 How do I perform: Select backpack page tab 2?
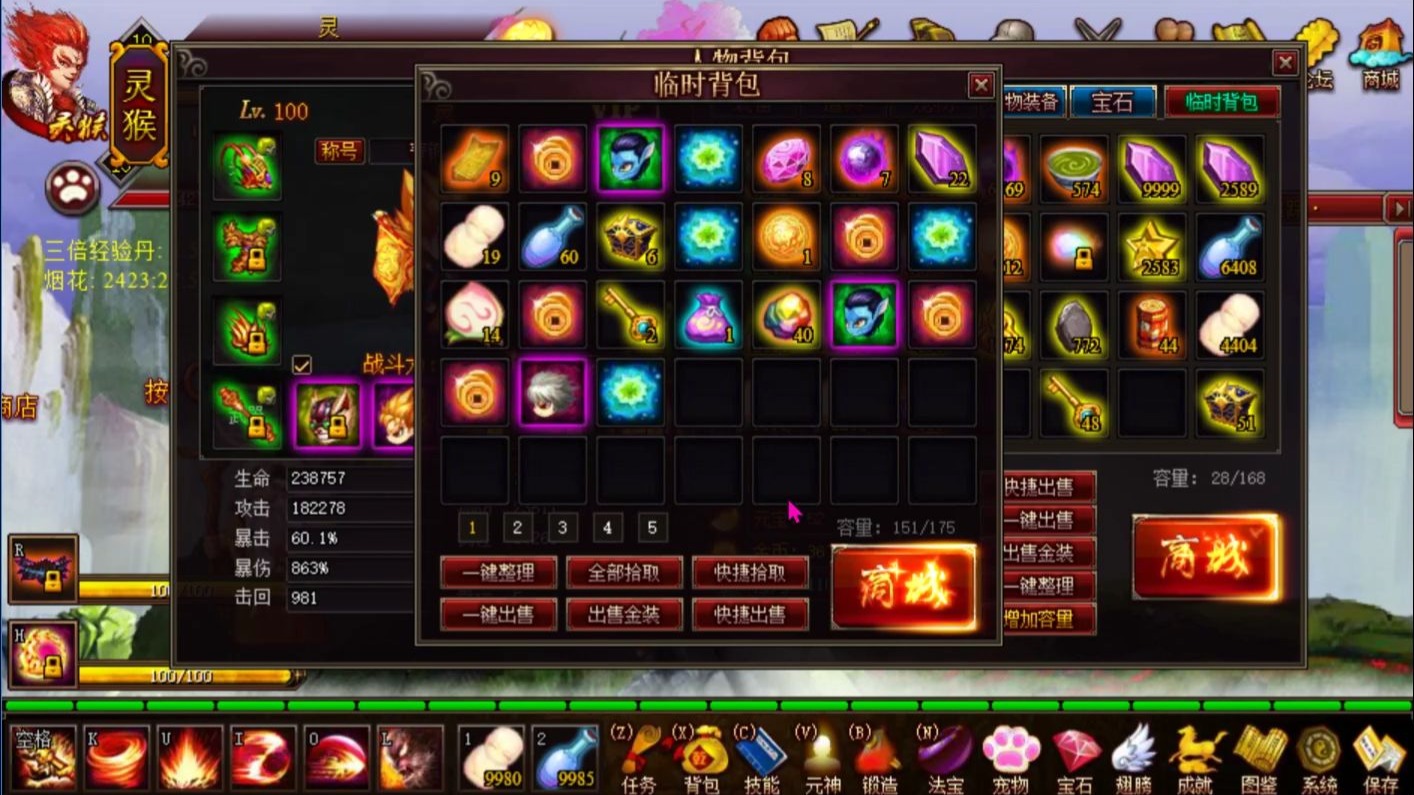point(517,527)
